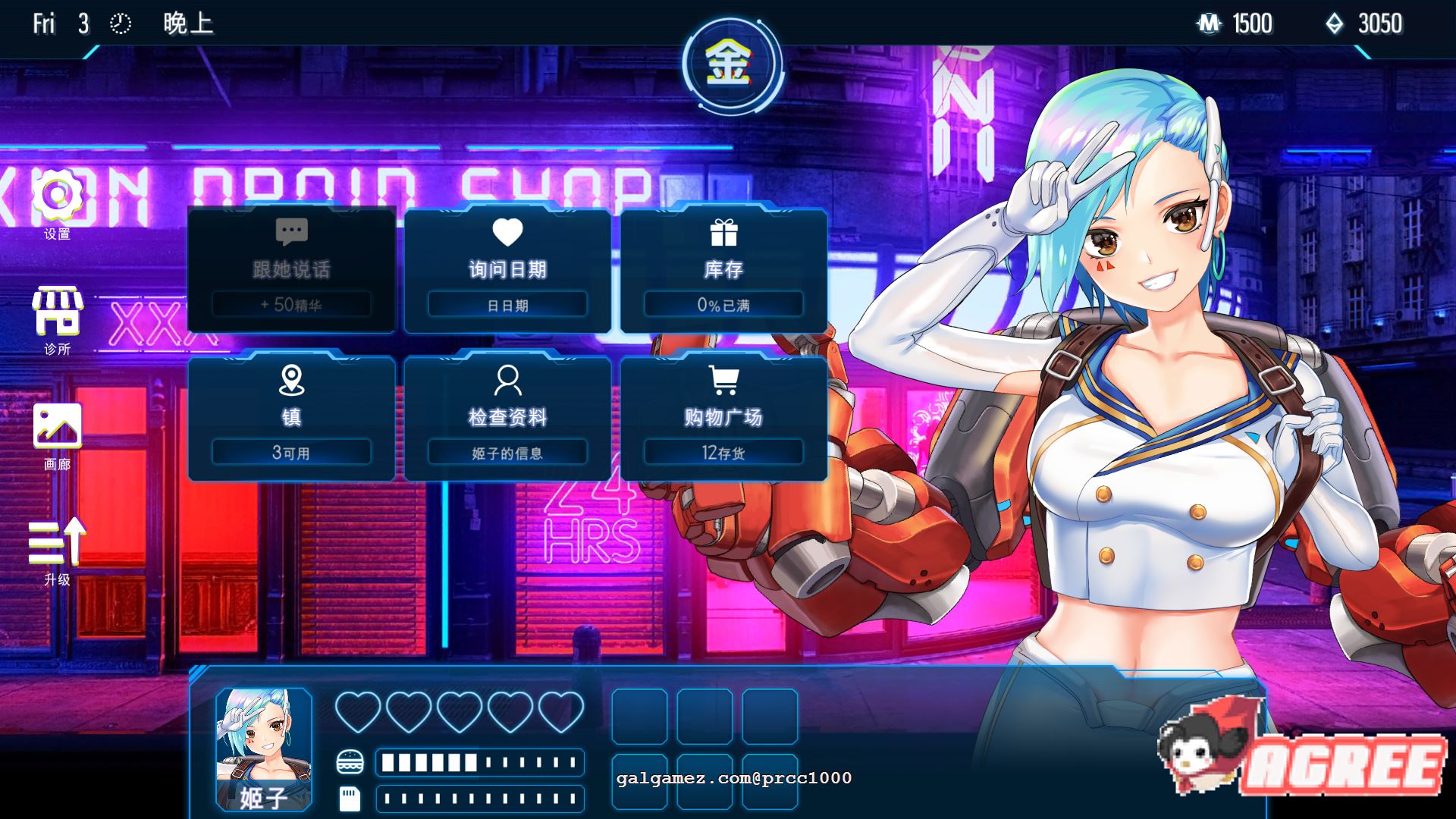Select 跟她说话 to talk to her
The height and width of the screenshot is (819, 1456).
291,269
